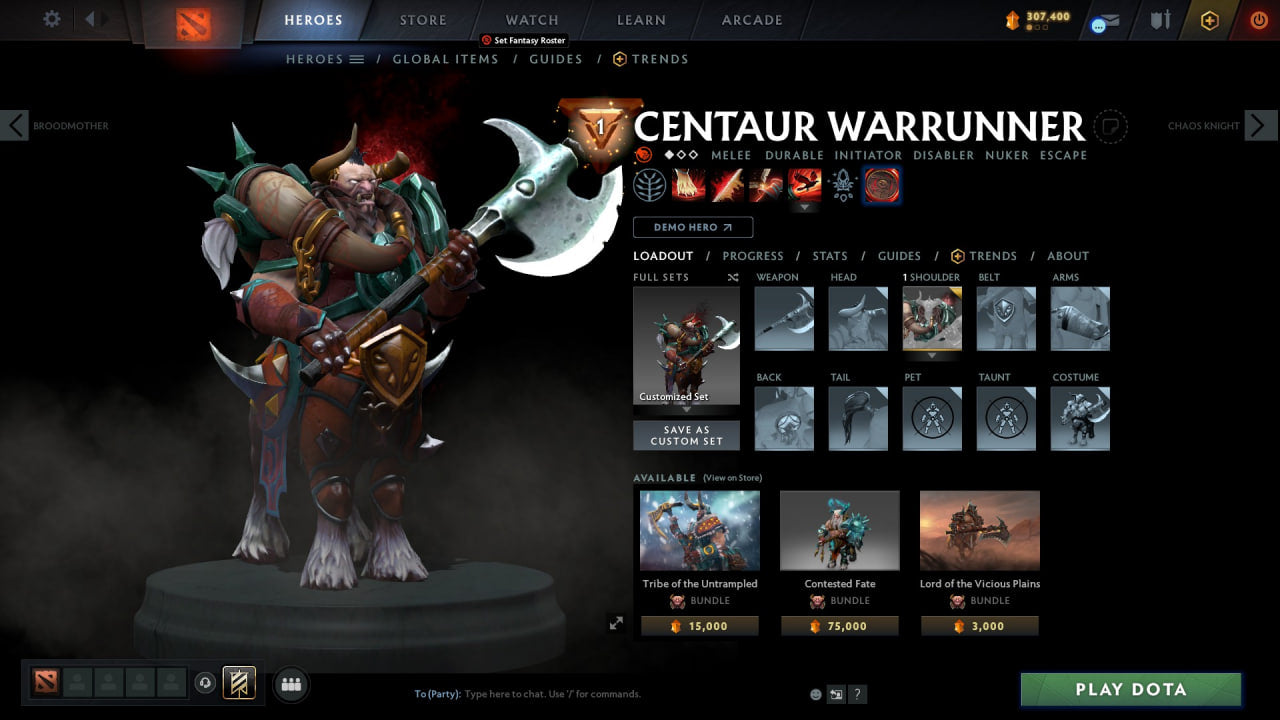Expand the Heroes hamburger menu
Image resolution: width=1280 pixels, height=720 pixels.
(356, 59)
